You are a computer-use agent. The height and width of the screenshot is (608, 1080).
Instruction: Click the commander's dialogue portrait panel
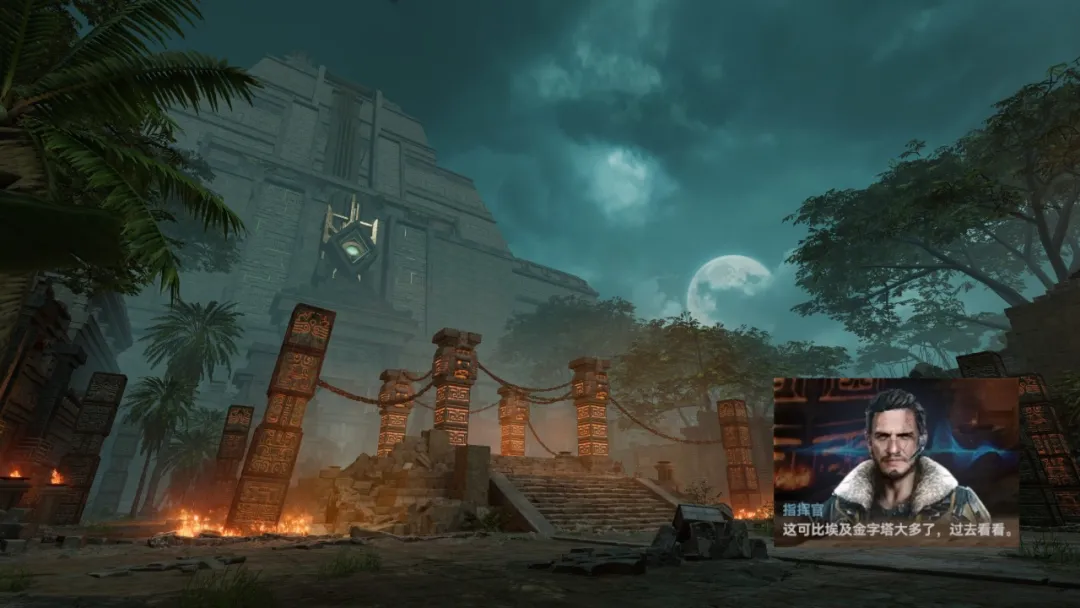(x=895, y=460)
